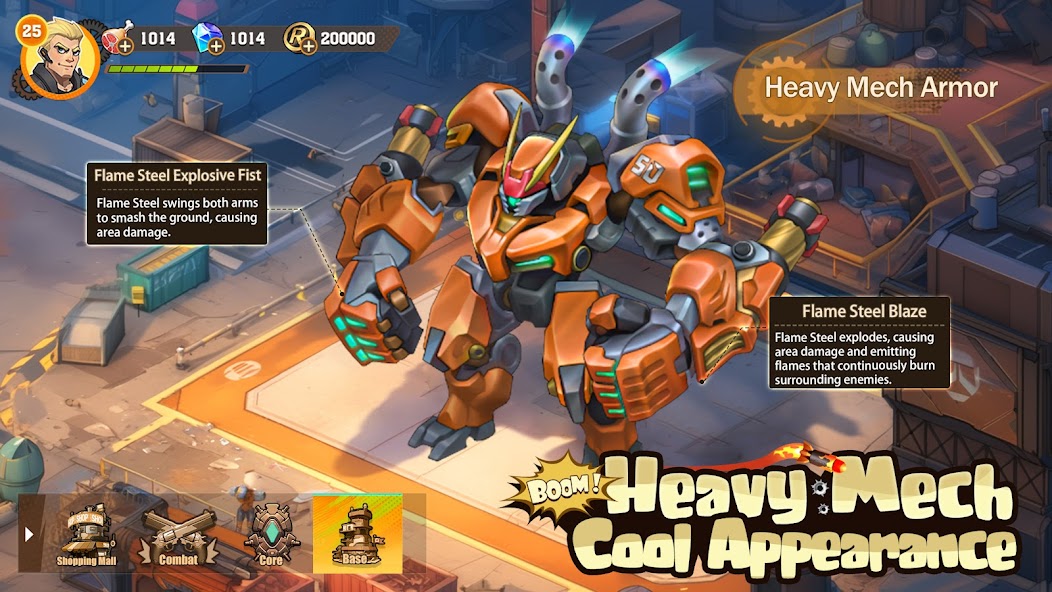Add more meat via the plus icon
Screen dimensions: 1052x592
coord(124,46)
